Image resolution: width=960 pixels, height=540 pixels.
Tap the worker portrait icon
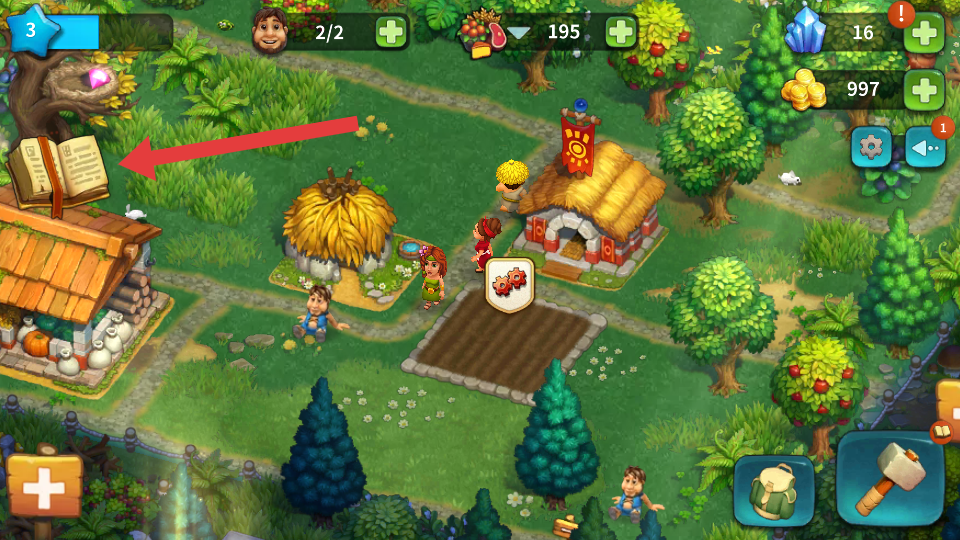pyautogui.click(x=270, y=32)
